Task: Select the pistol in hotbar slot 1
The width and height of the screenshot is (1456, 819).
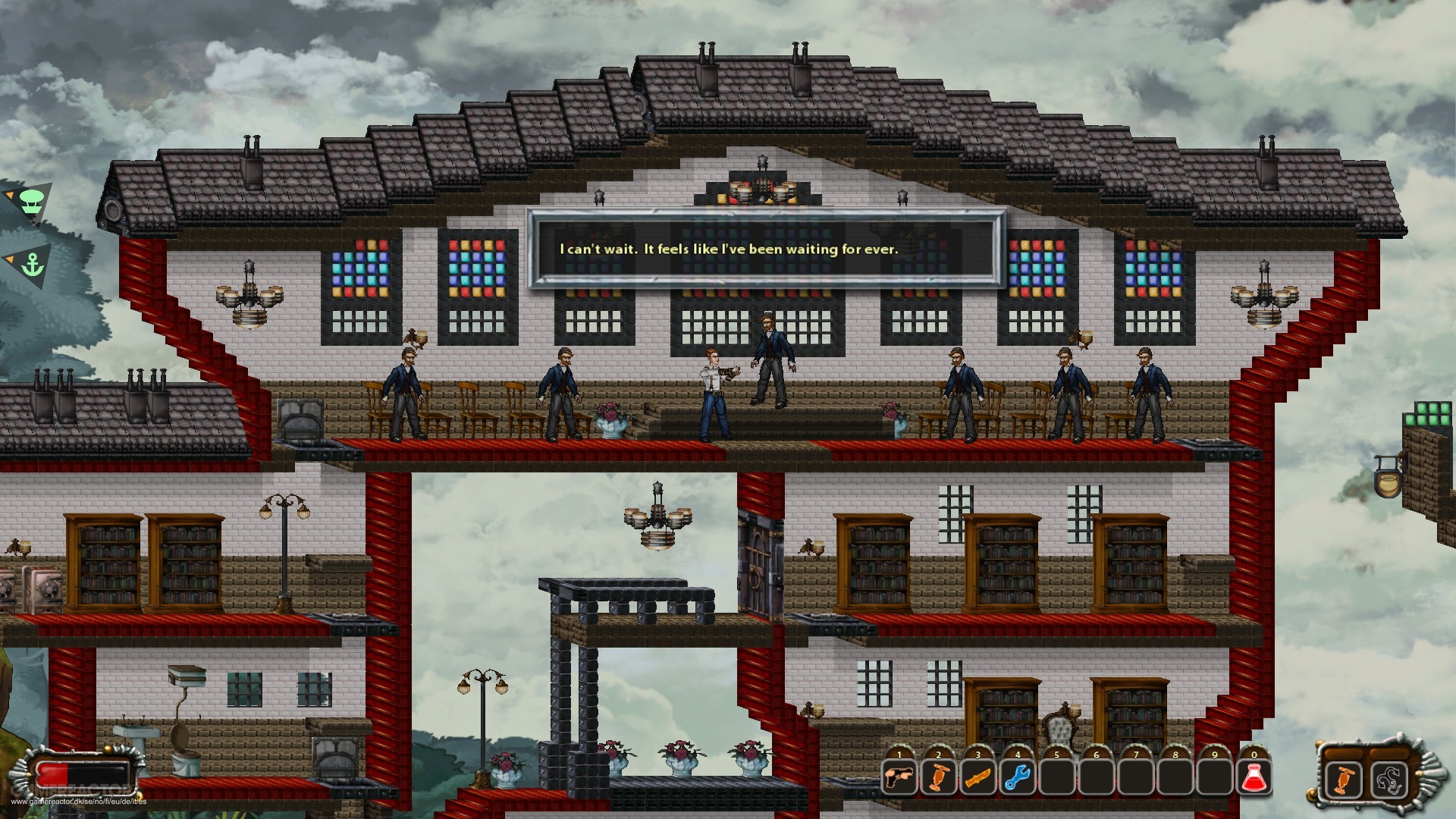Action: click(x=899, y=777)
